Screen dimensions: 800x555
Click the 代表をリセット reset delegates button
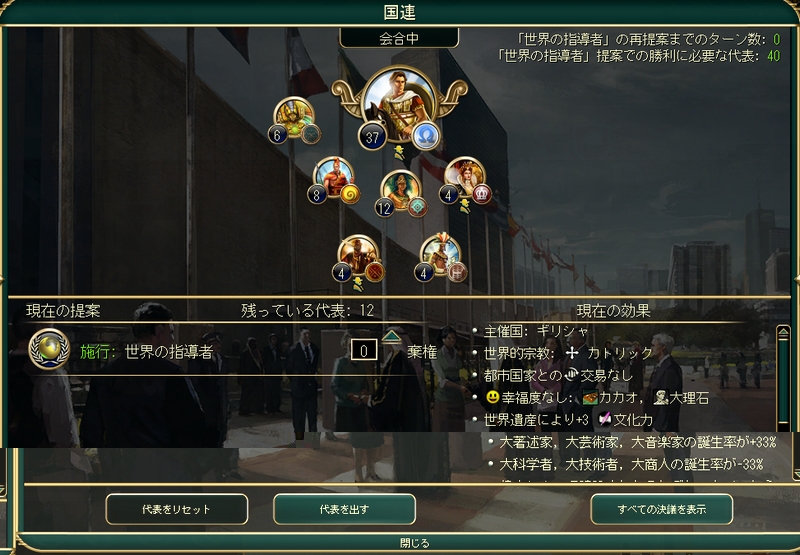(x=177, y=509)
